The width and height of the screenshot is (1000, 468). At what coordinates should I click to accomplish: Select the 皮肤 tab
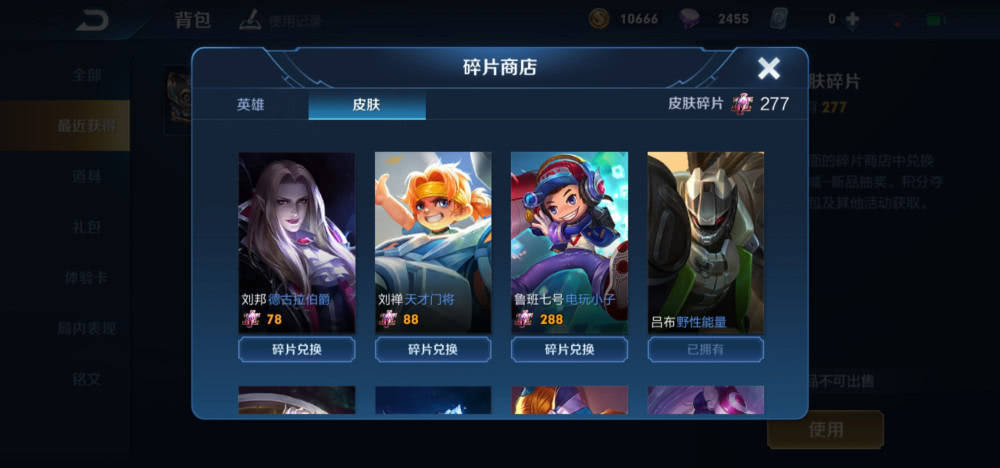pos(366,104)
